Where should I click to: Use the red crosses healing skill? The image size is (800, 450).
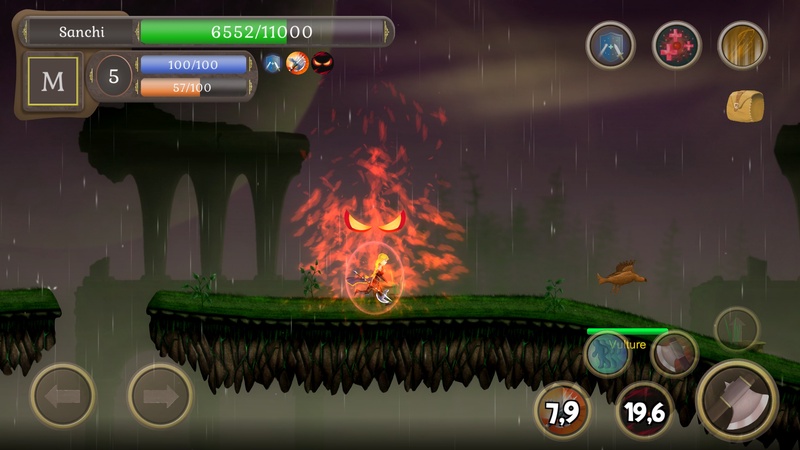(677, 45)
